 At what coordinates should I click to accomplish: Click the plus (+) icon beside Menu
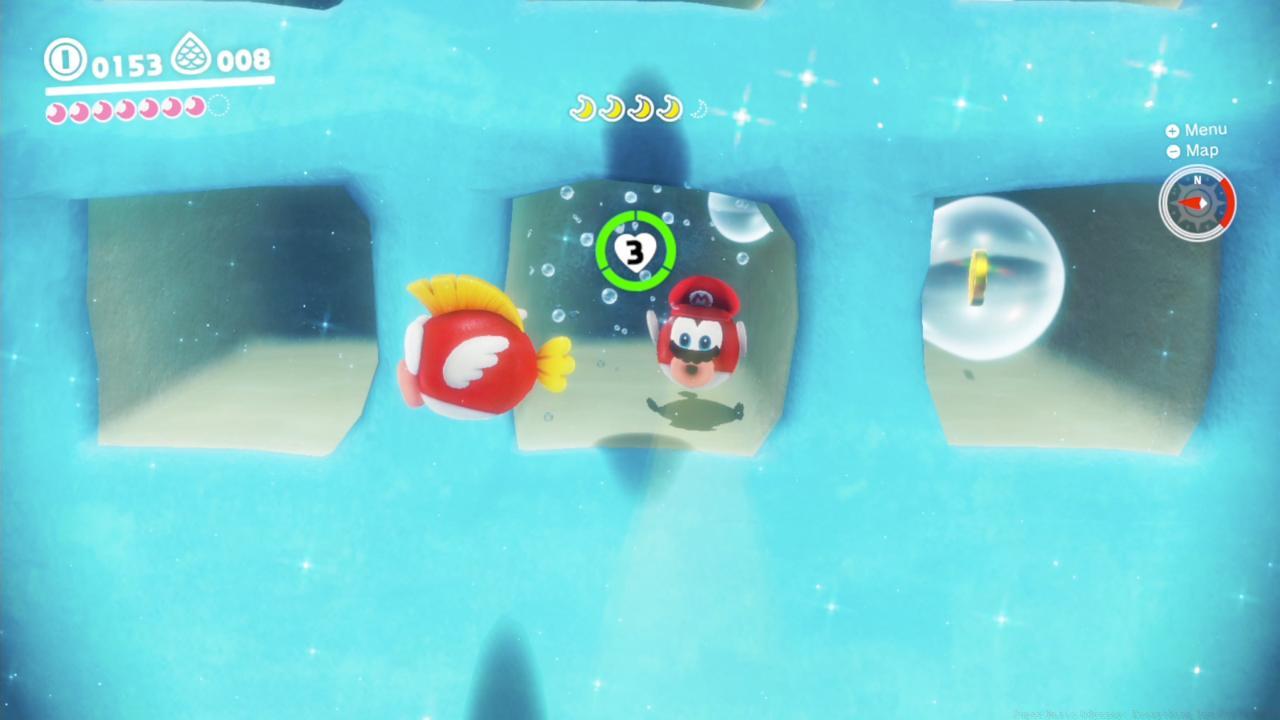pos(1172,130)
